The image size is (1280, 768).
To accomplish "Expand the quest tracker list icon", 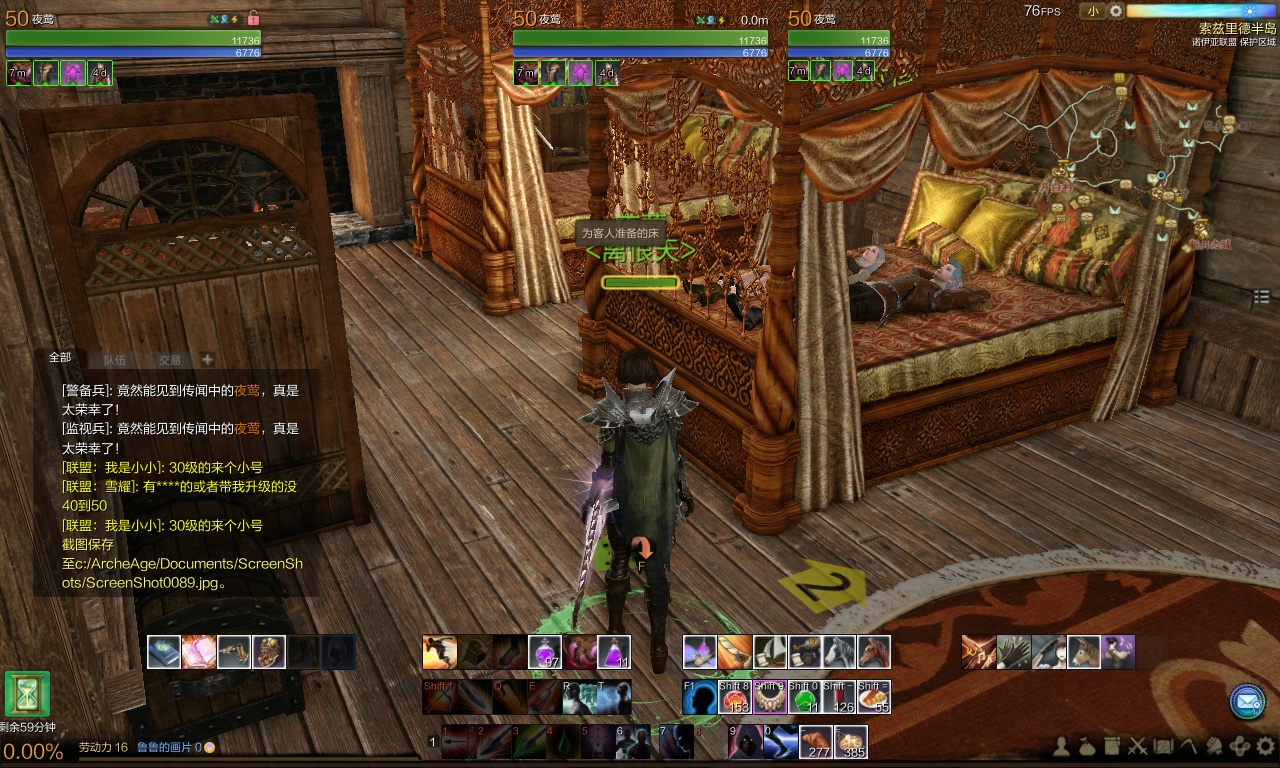I will pos(1261,297).
